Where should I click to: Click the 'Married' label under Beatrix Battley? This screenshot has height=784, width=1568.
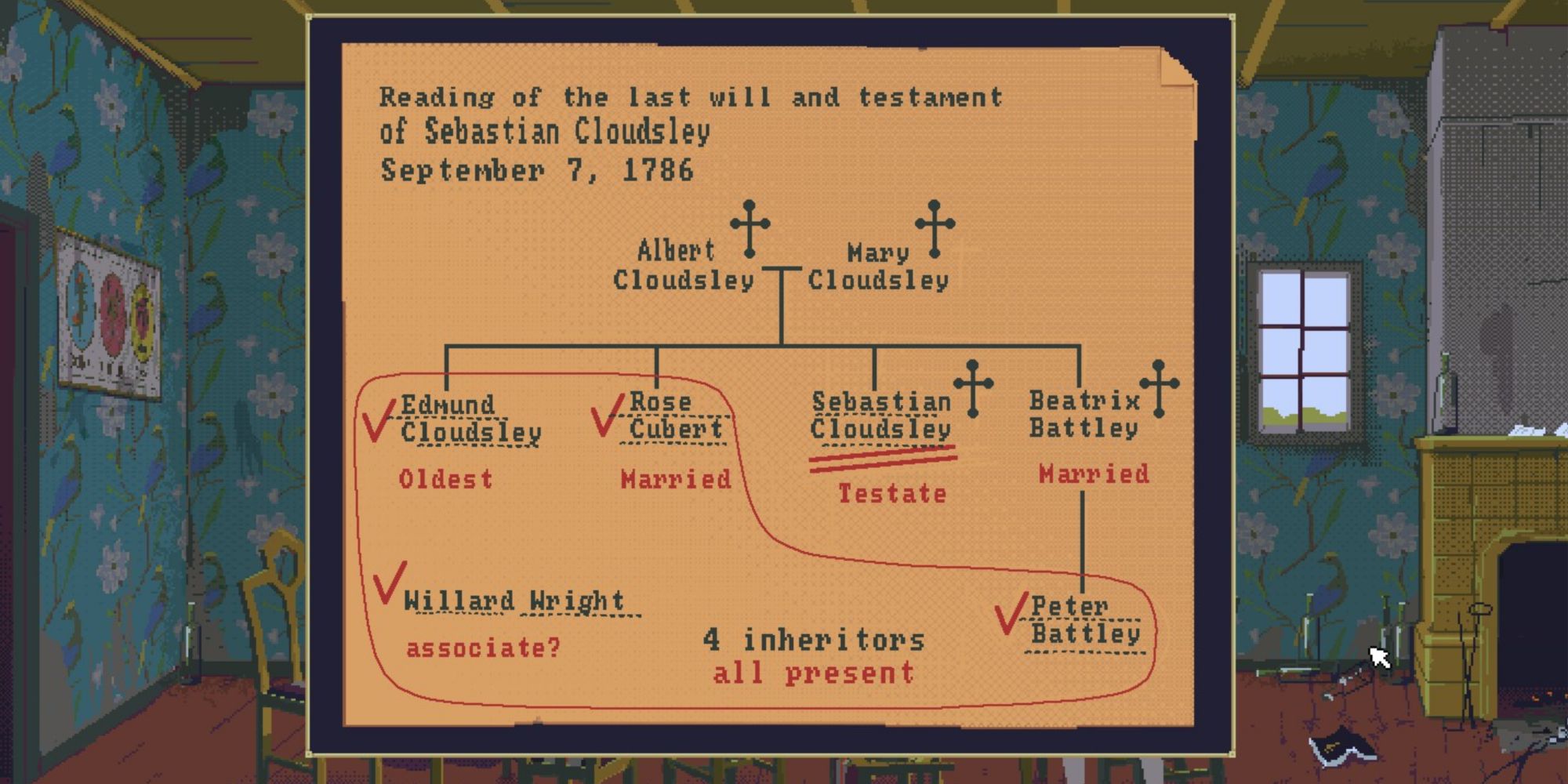pyautogui.click(x=1092, y=474)
